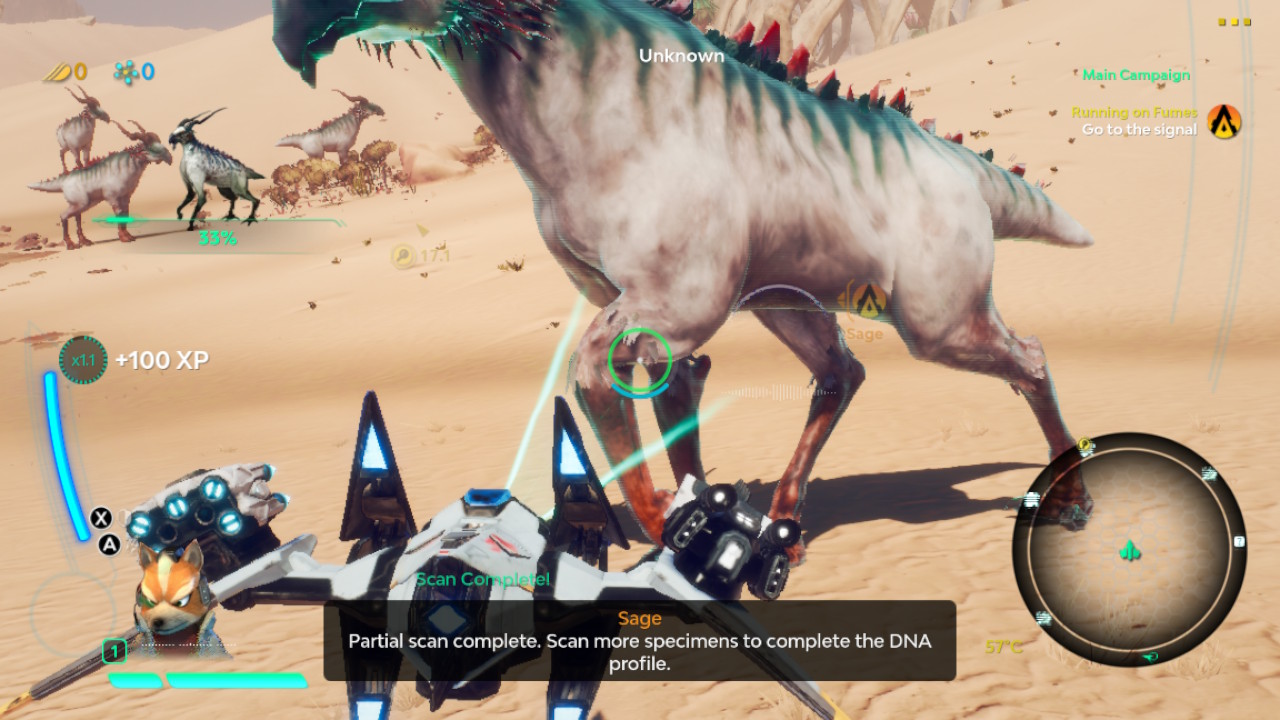Click the spyglass marker at the minimap bottom
Viewport: 1280px width, 720px height.
(1149, 656)
